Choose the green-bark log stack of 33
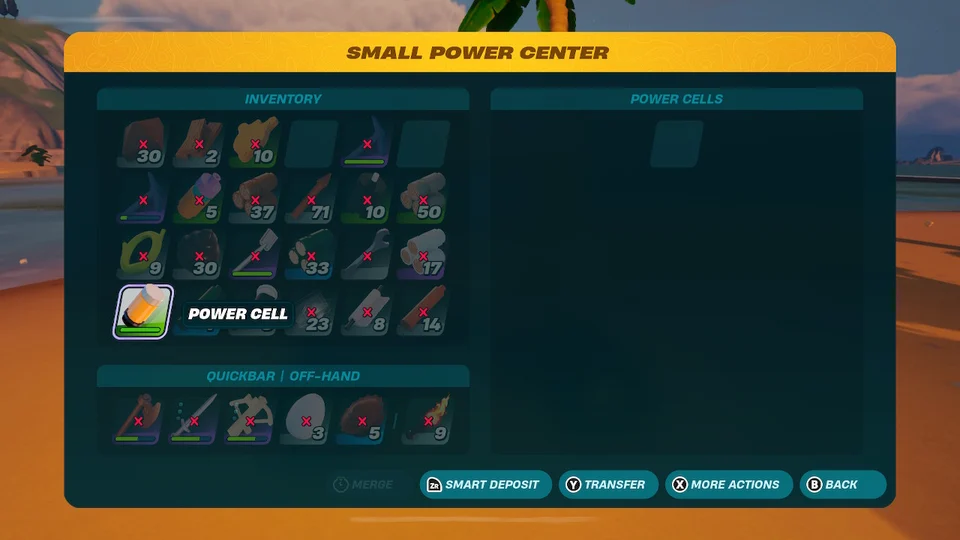Screen dimensions: 960x540 click(311, 255)
